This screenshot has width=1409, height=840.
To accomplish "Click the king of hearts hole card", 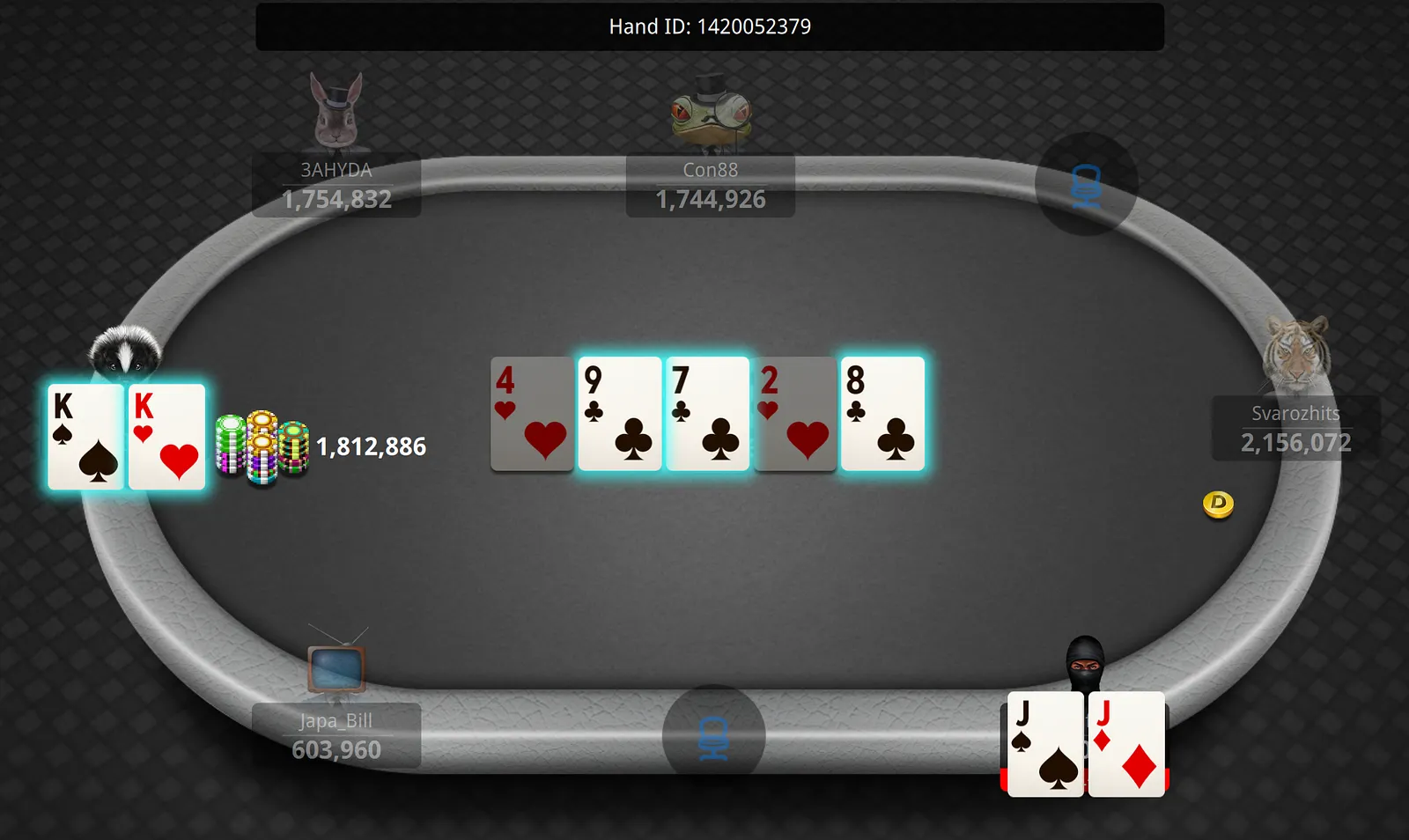I will point(166,437).
